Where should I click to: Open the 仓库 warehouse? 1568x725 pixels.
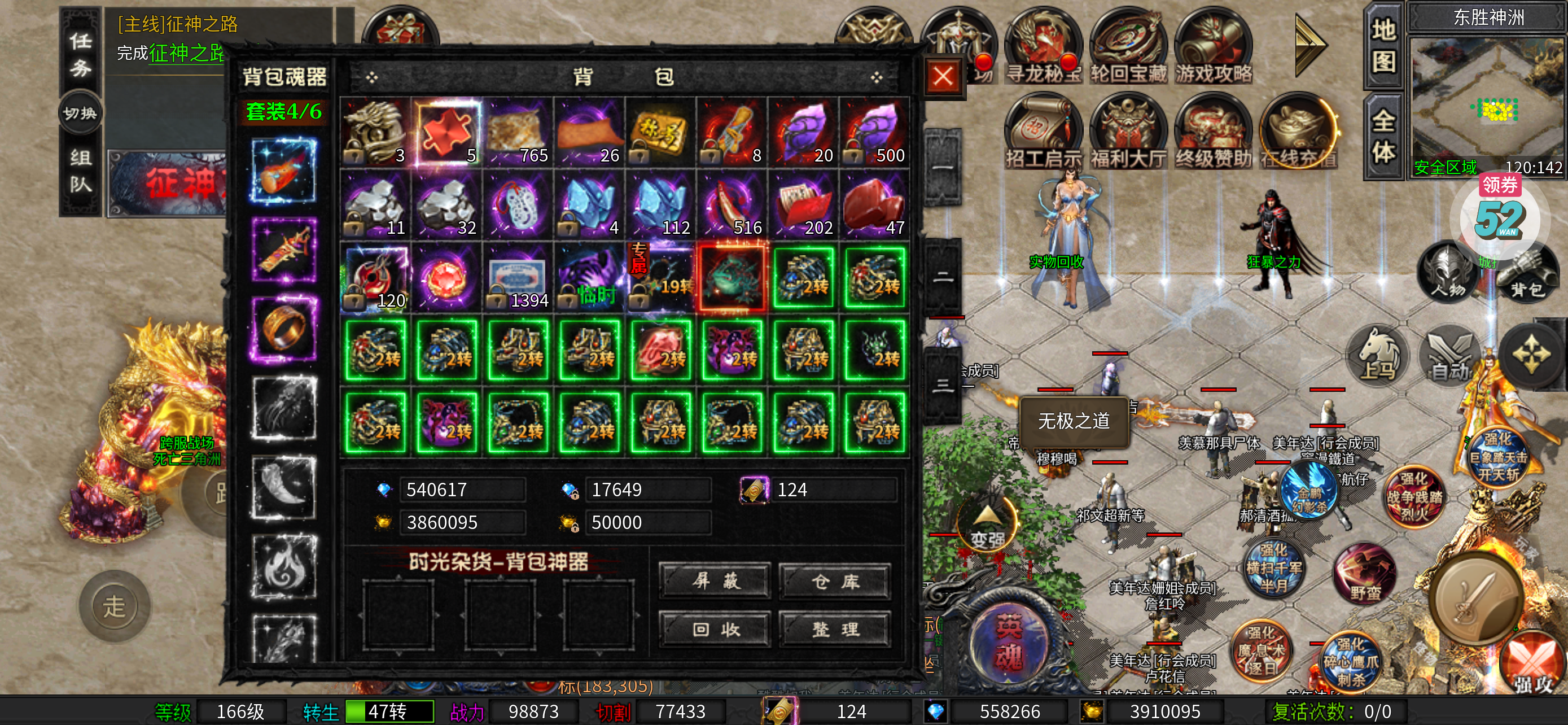click(835, 582)
